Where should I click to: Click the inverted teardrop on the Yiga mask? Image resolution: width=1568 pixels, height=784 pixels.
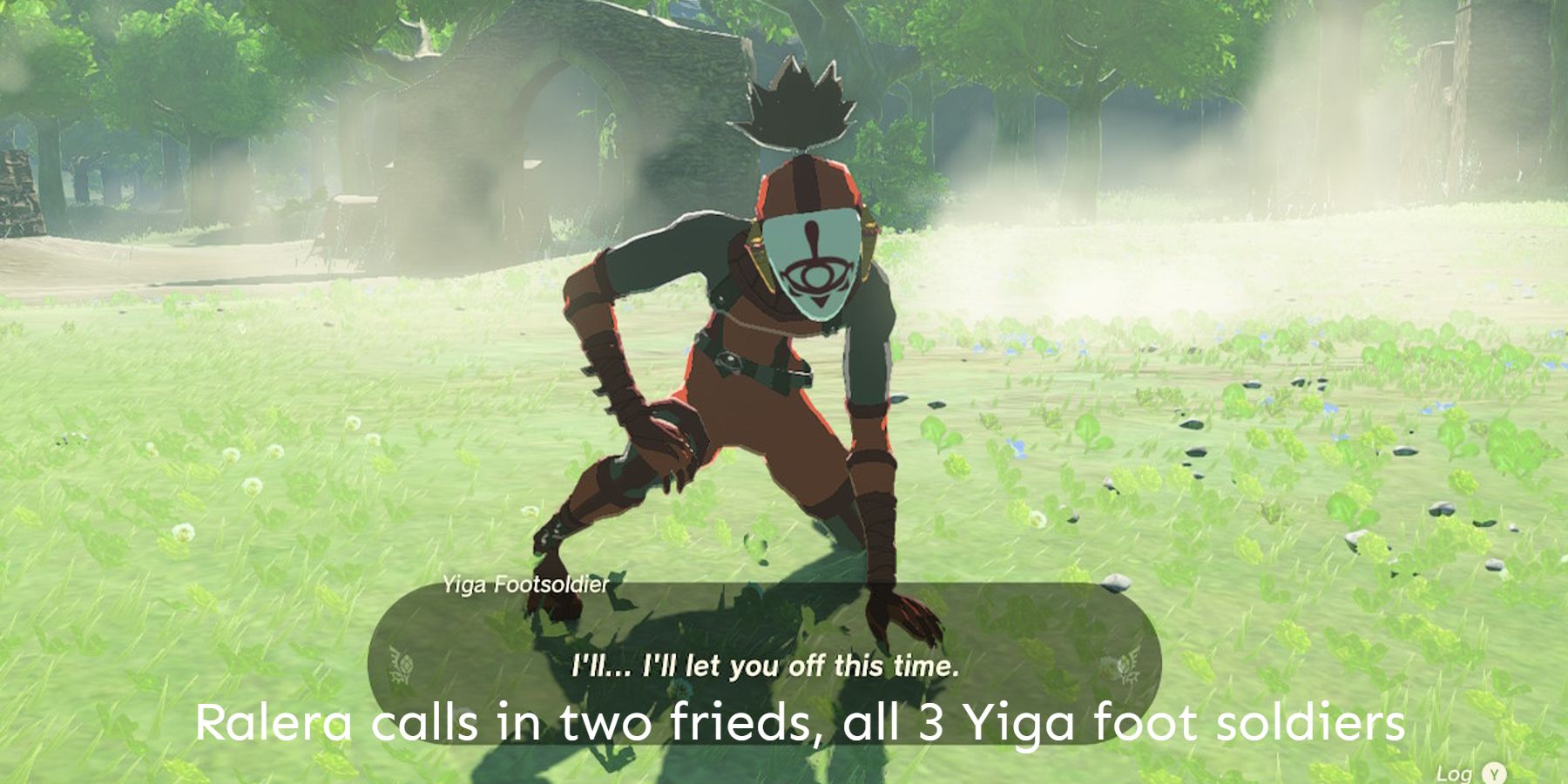810,229
